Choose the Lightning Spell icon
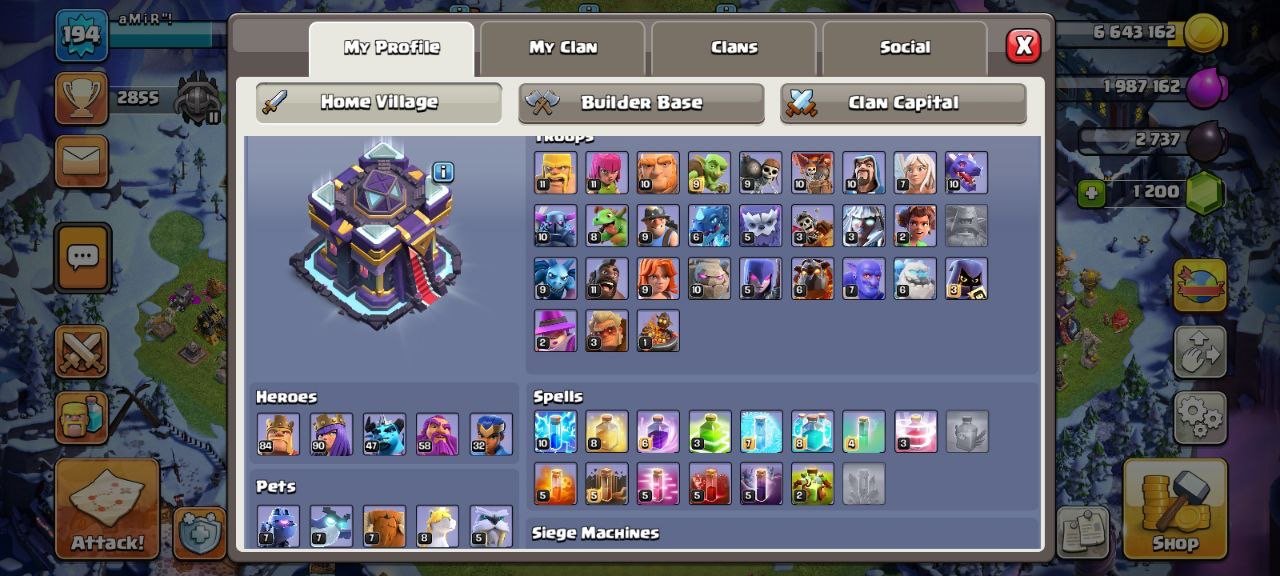Viewport: 1280px width, 576px height. click(x=555, y=432)
